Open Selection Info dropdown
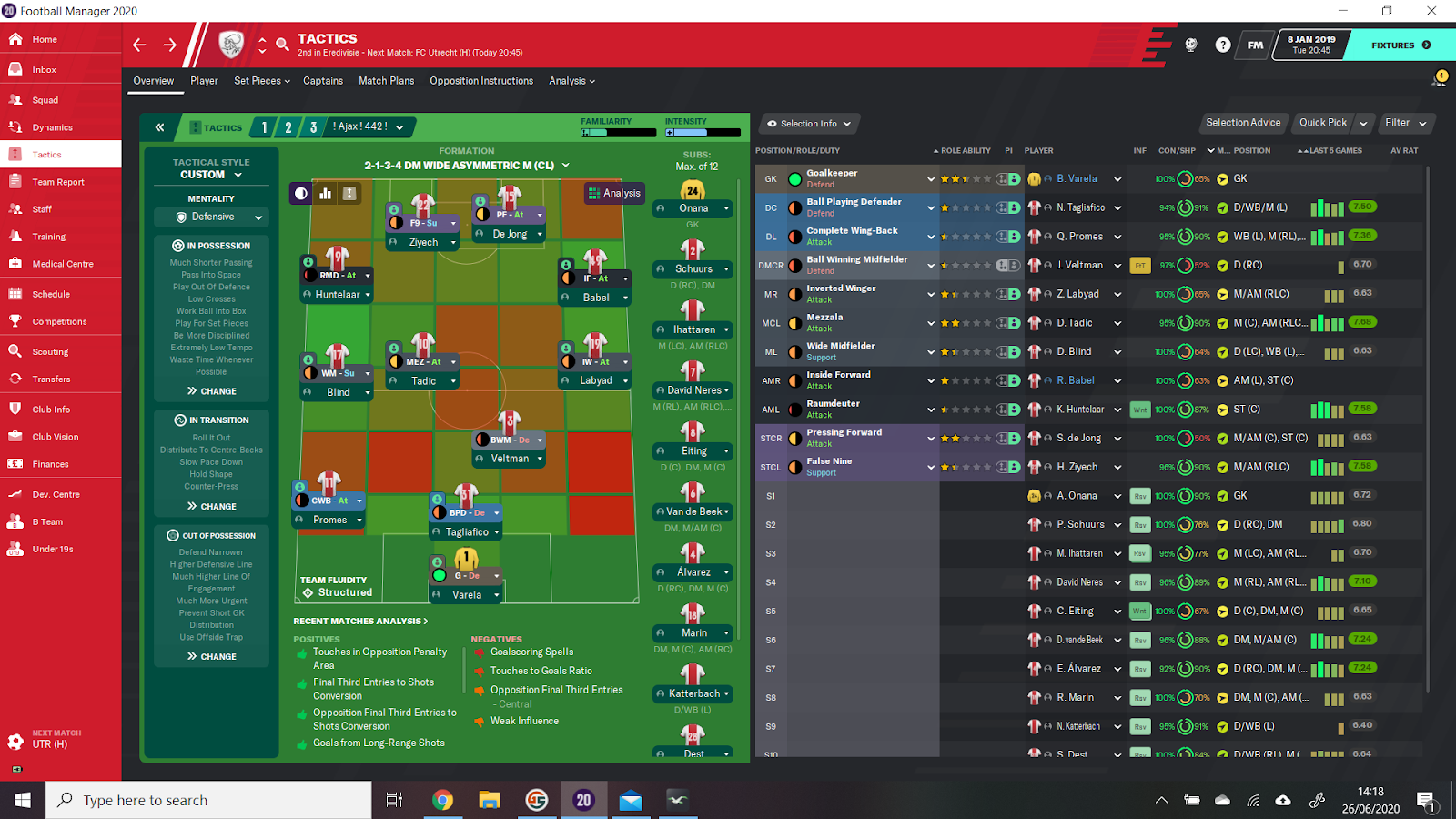The image size is (1456, 819). tap(808, 124)
